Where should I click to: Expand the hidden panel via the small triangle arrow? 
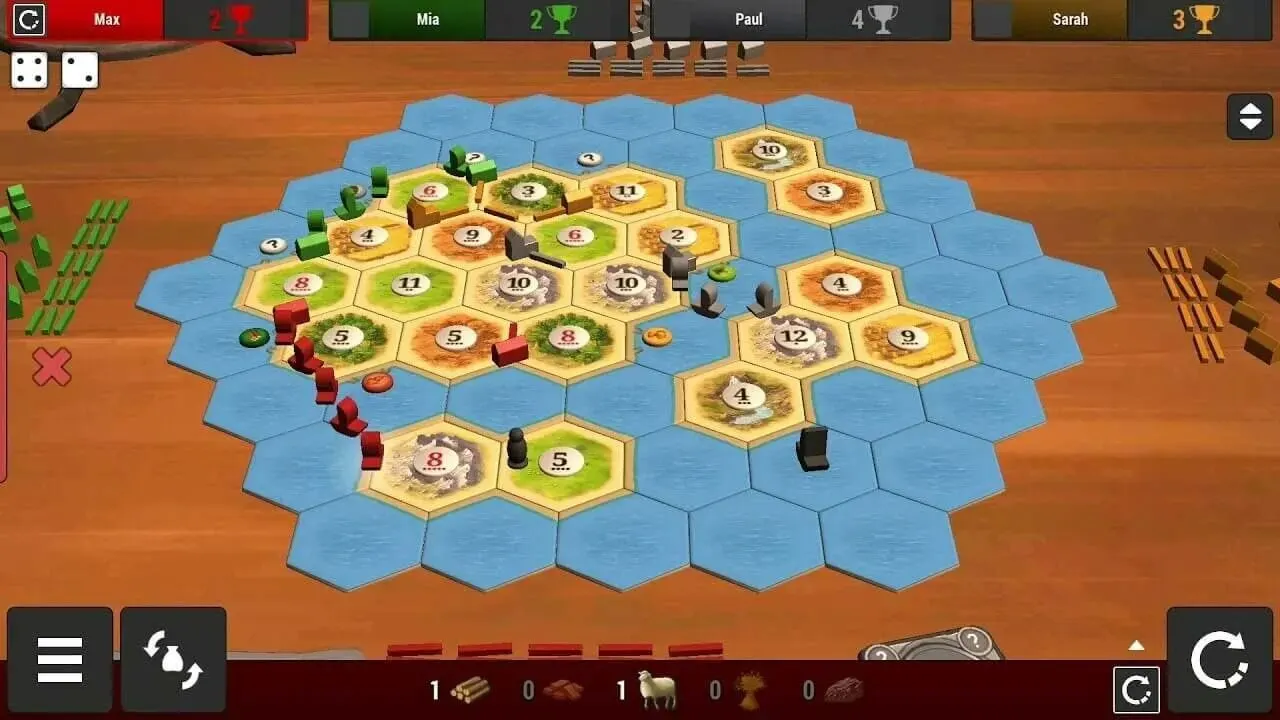[1135, 648]
